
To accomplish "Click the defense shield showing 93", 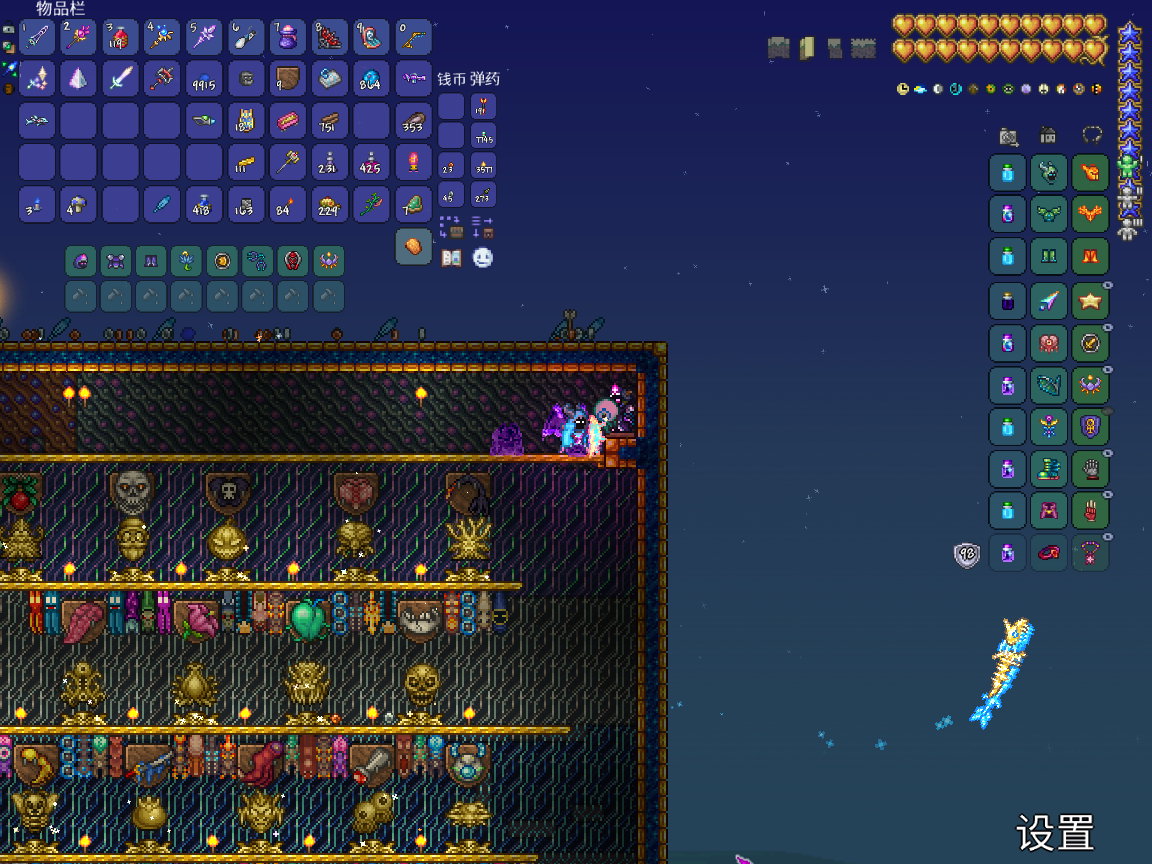I will coord(967,555).
